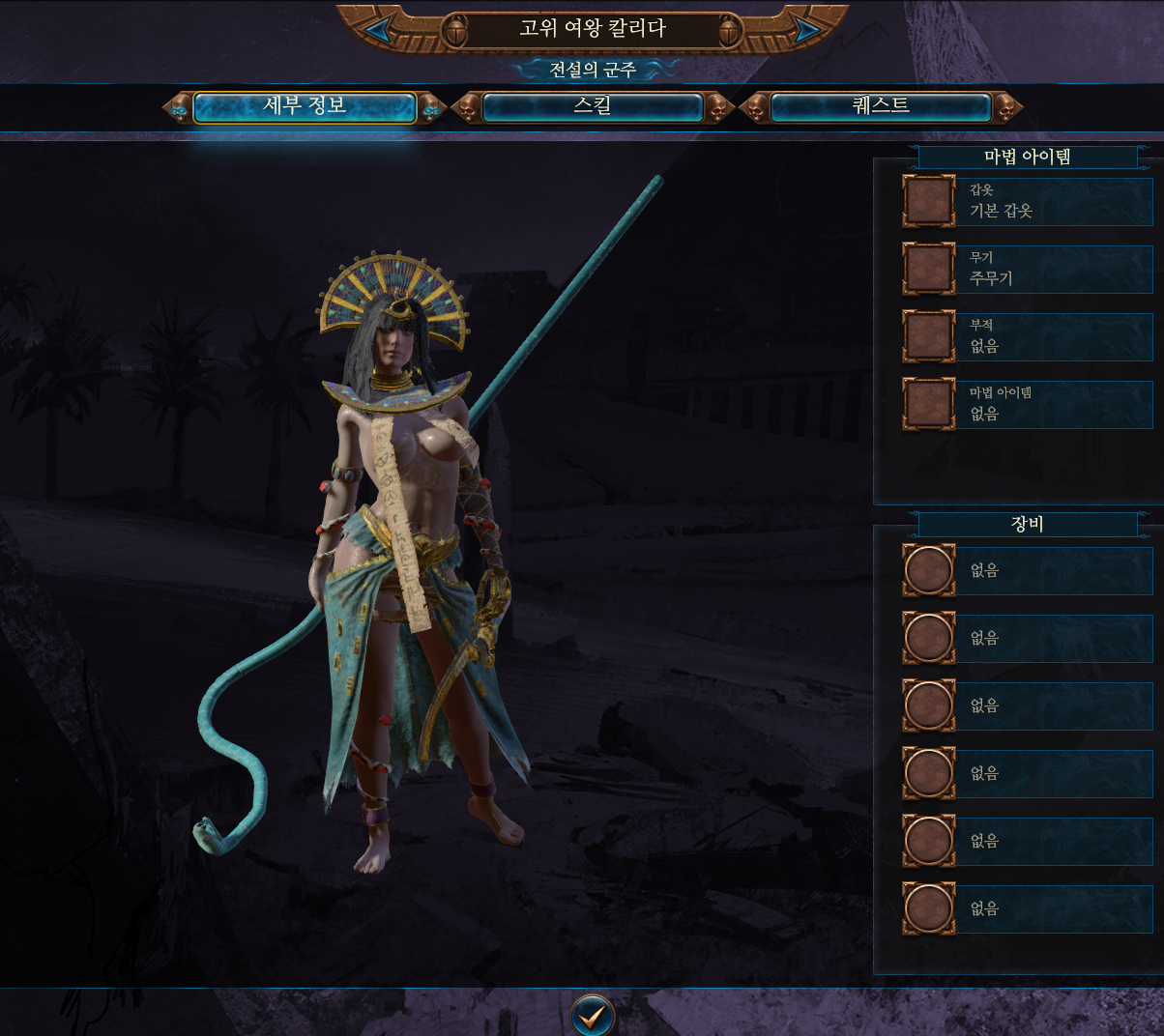Viewport: 1164px width, 1036px height.
Task: Select the 무기 주무기 slot
Action: tap(929, 269)
